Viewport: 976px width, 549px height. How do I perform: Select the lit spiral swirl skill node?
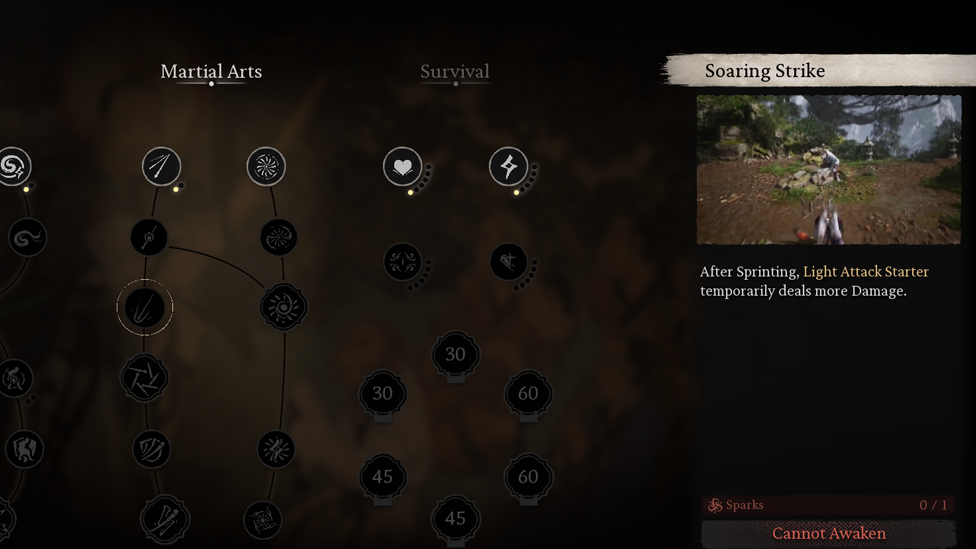click(x=13, y=167)
